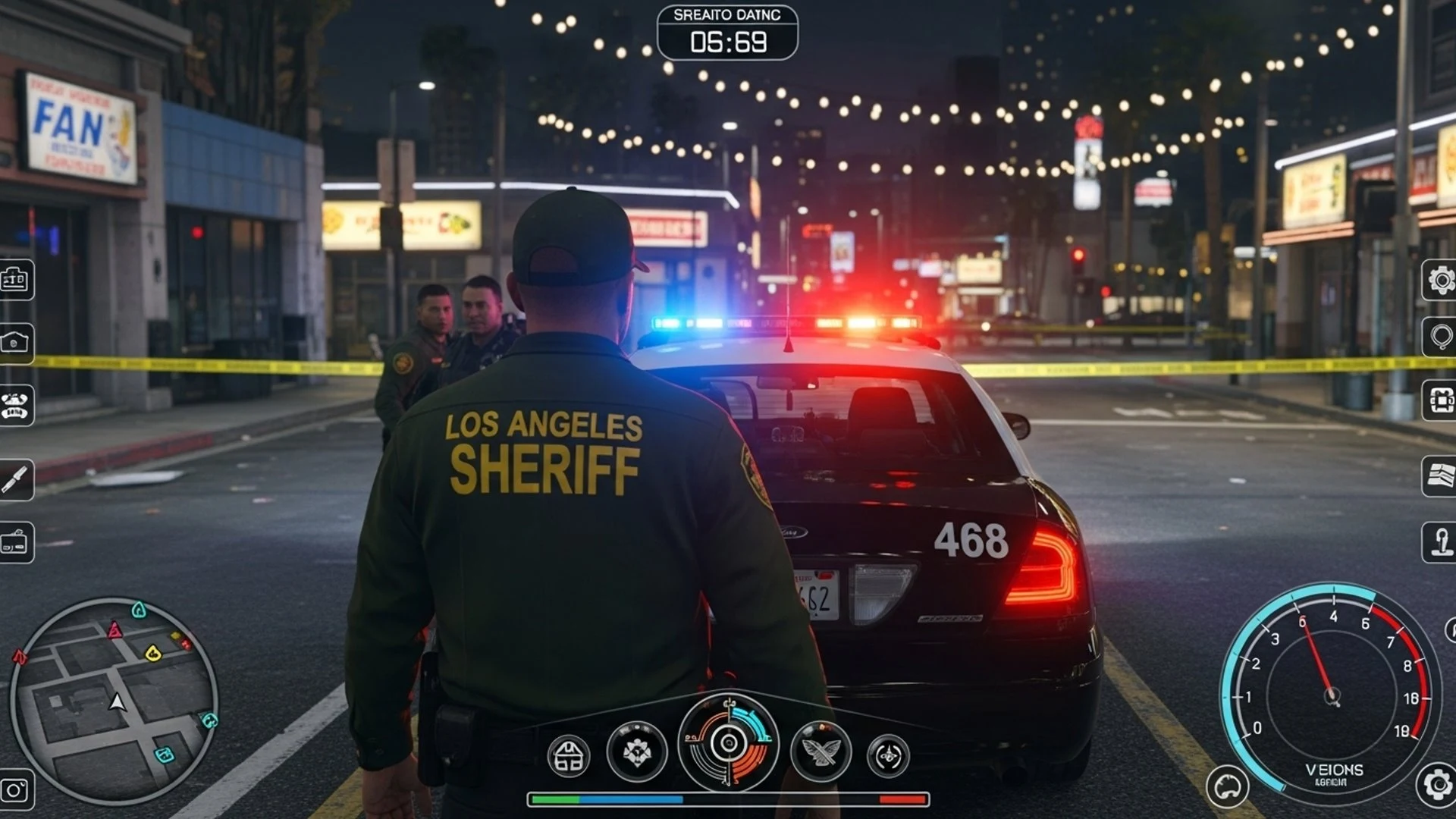This screenshot has height=819, width=1456.
Task: Select the square chip-frame icon on the right
Action: (x=1440, y=400)
